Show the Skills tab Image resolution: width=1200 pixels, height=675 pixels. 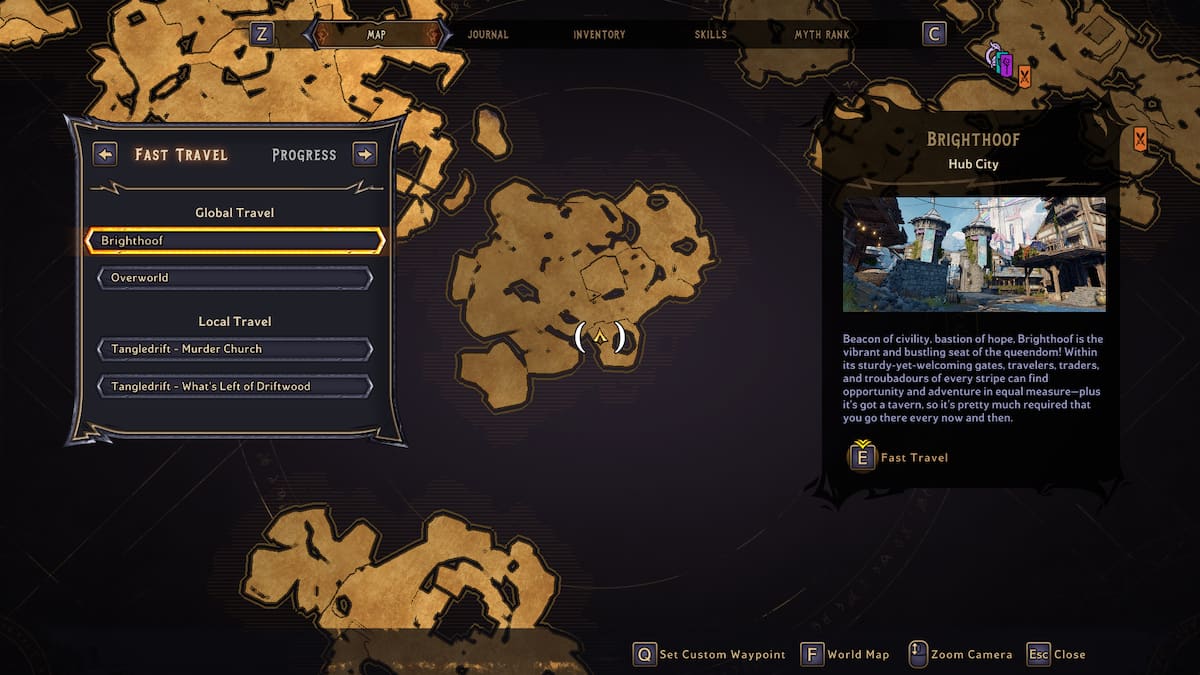(712, 34)
